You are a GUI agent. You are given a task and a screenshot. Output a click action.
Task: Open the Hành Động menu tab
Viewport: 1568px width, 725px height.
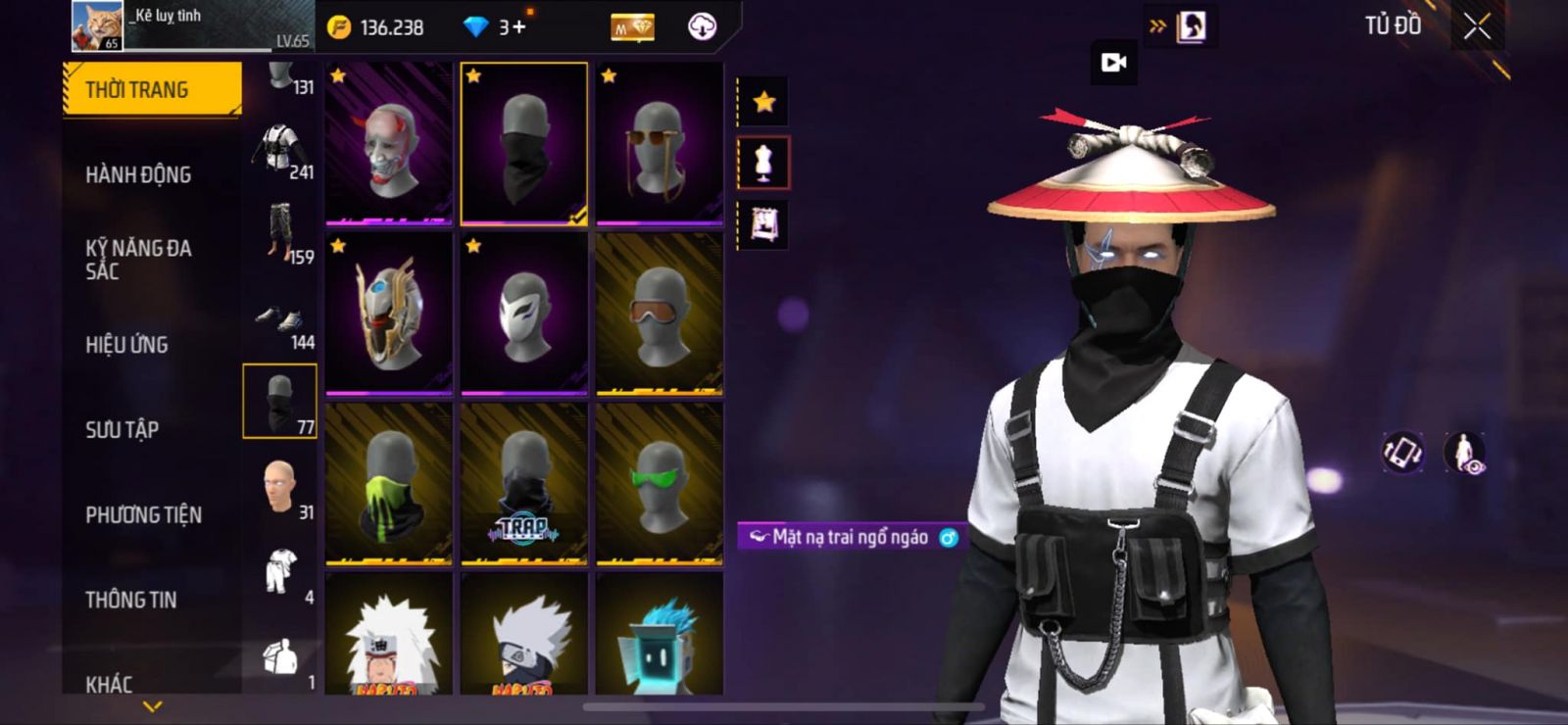point(138,174)
